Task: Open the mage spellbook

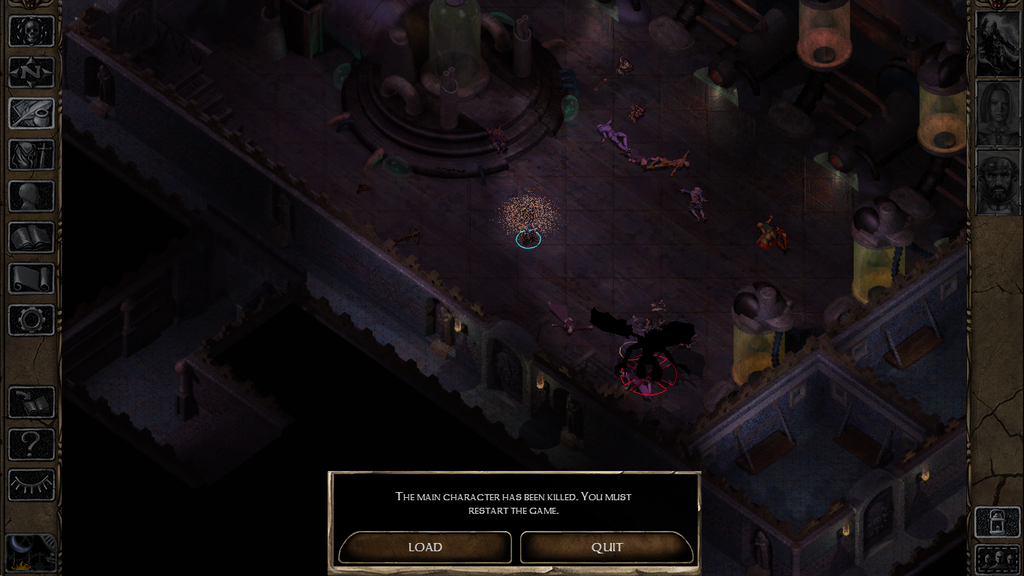Action: [x=31, y=237]
